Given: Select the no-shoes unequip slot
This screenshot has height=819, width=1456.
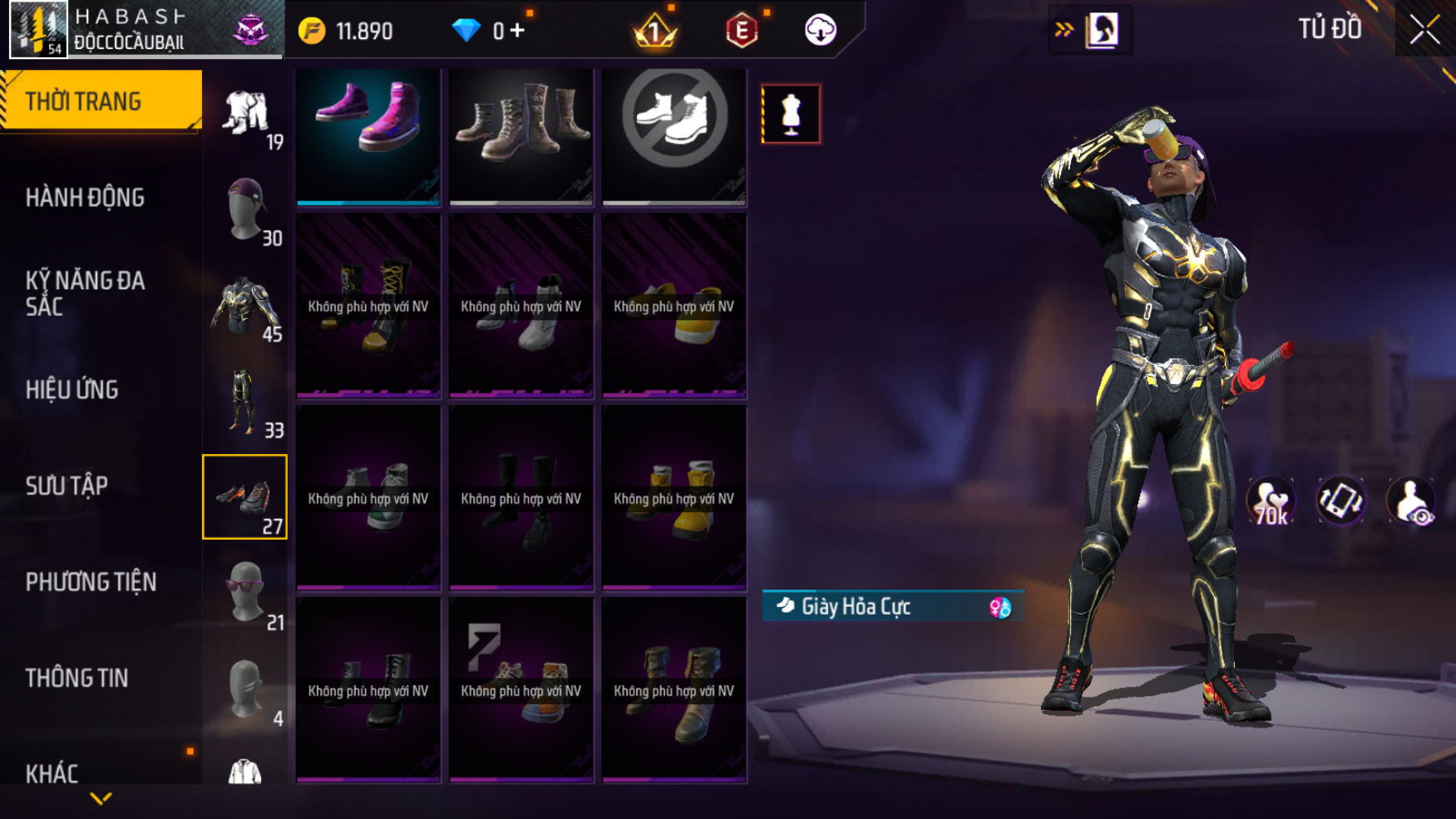Looking at the screenshot, I should point(674,136).
